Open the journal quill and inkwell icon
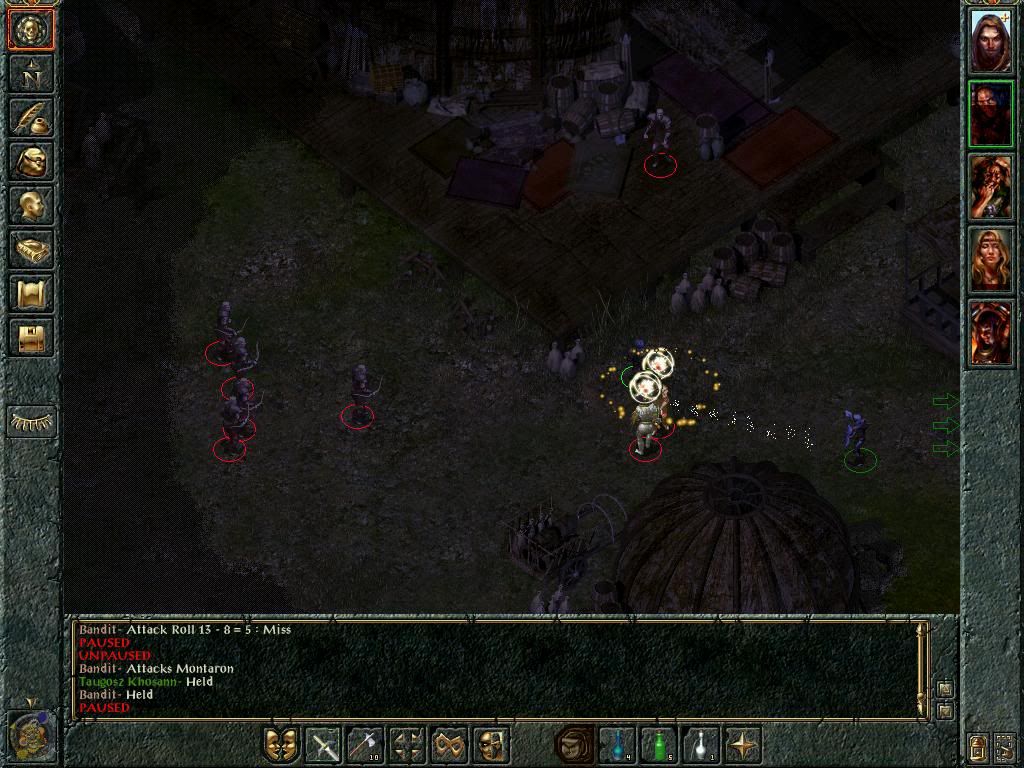The height and width of the screenshot is (768, 1024). 31,117
